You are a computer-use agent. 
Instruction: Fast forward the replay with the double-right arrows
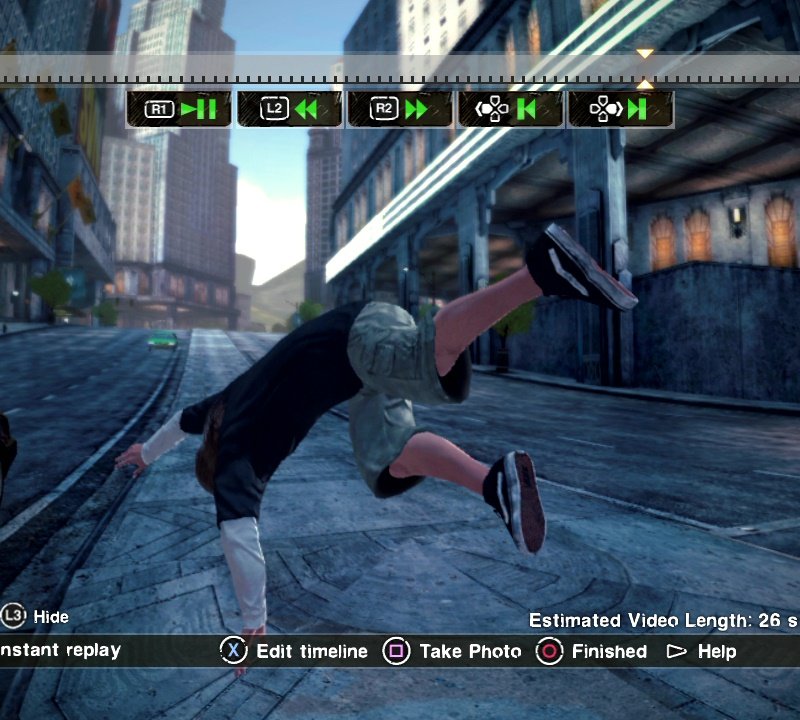[401, 109]
